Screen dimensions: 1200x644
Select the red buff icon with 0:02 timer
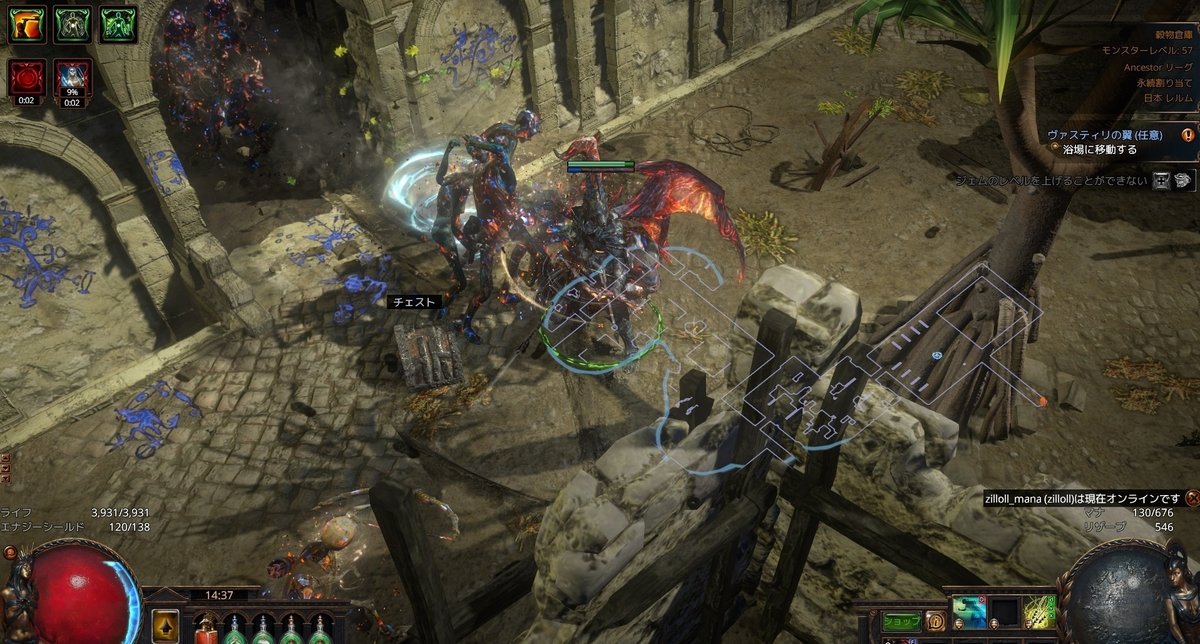(27, 78)
